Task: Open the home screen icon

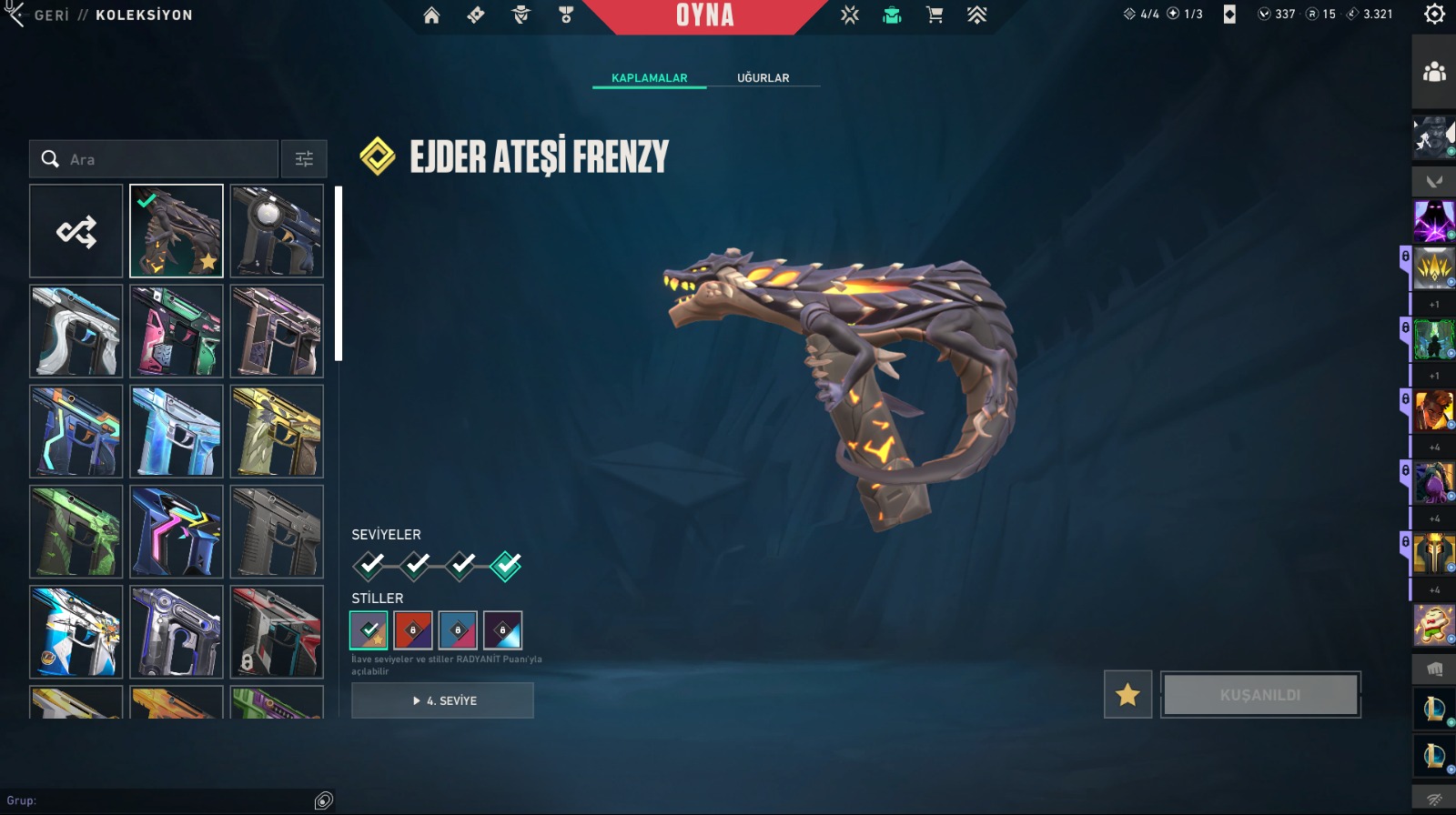Action: click(431, 15)
